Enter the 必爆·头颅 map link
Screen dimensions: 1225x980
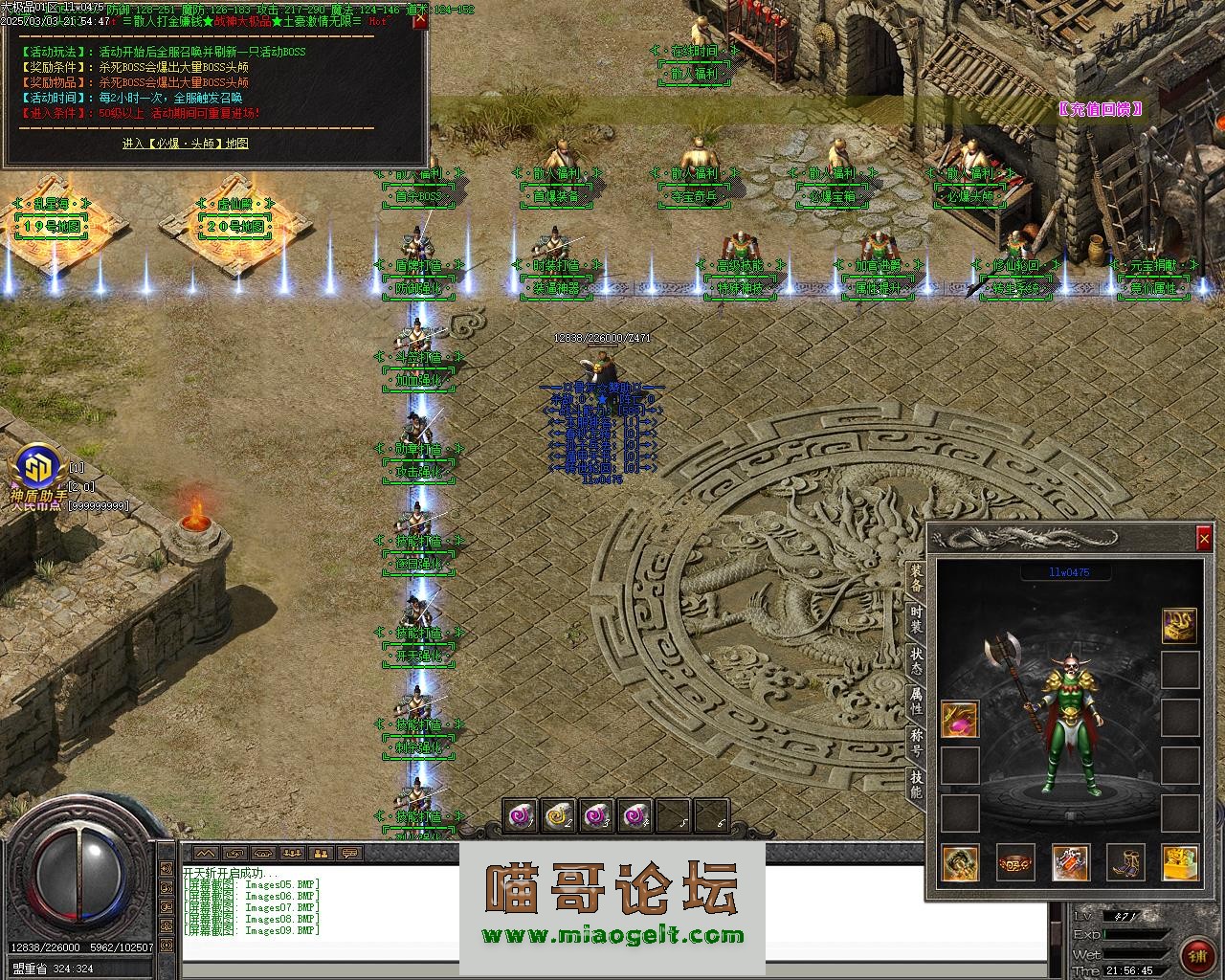click(x=186, y=144)
